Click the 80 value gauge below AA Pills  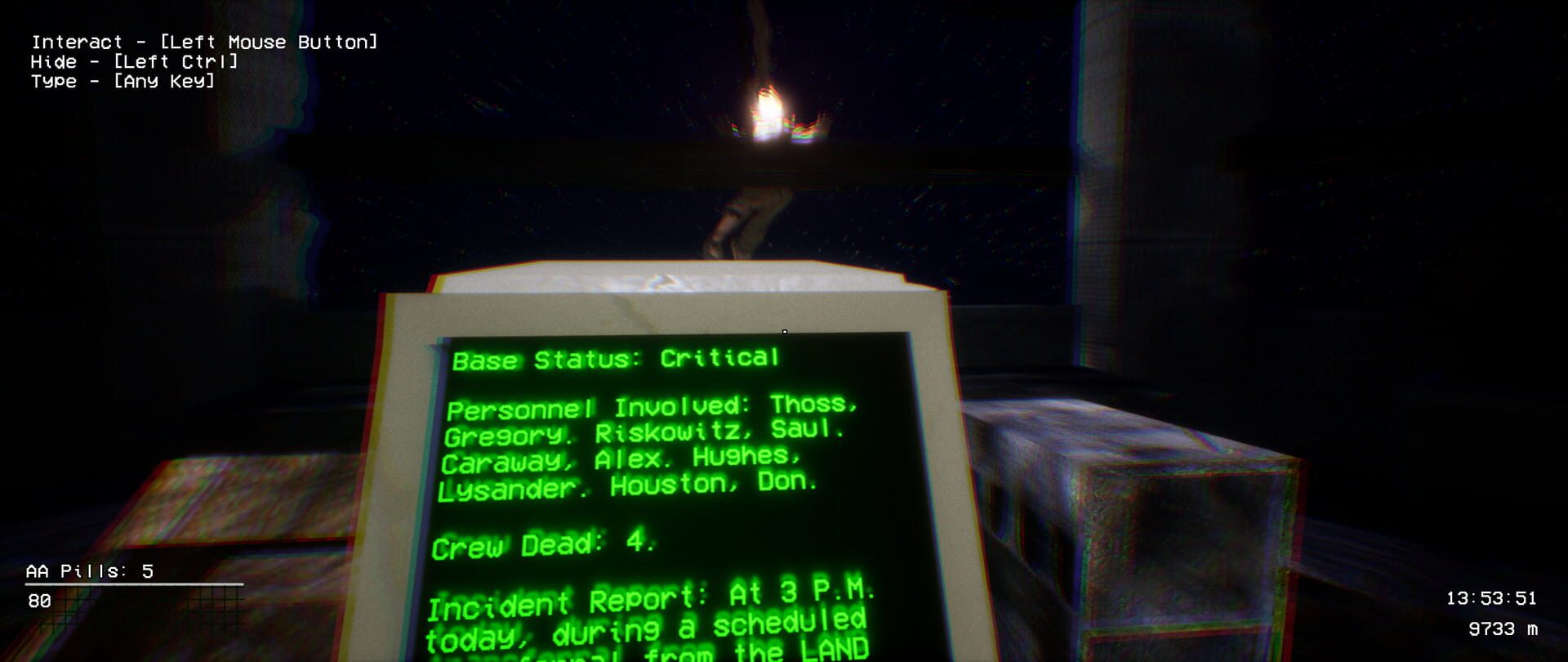(x=43, y=606)
